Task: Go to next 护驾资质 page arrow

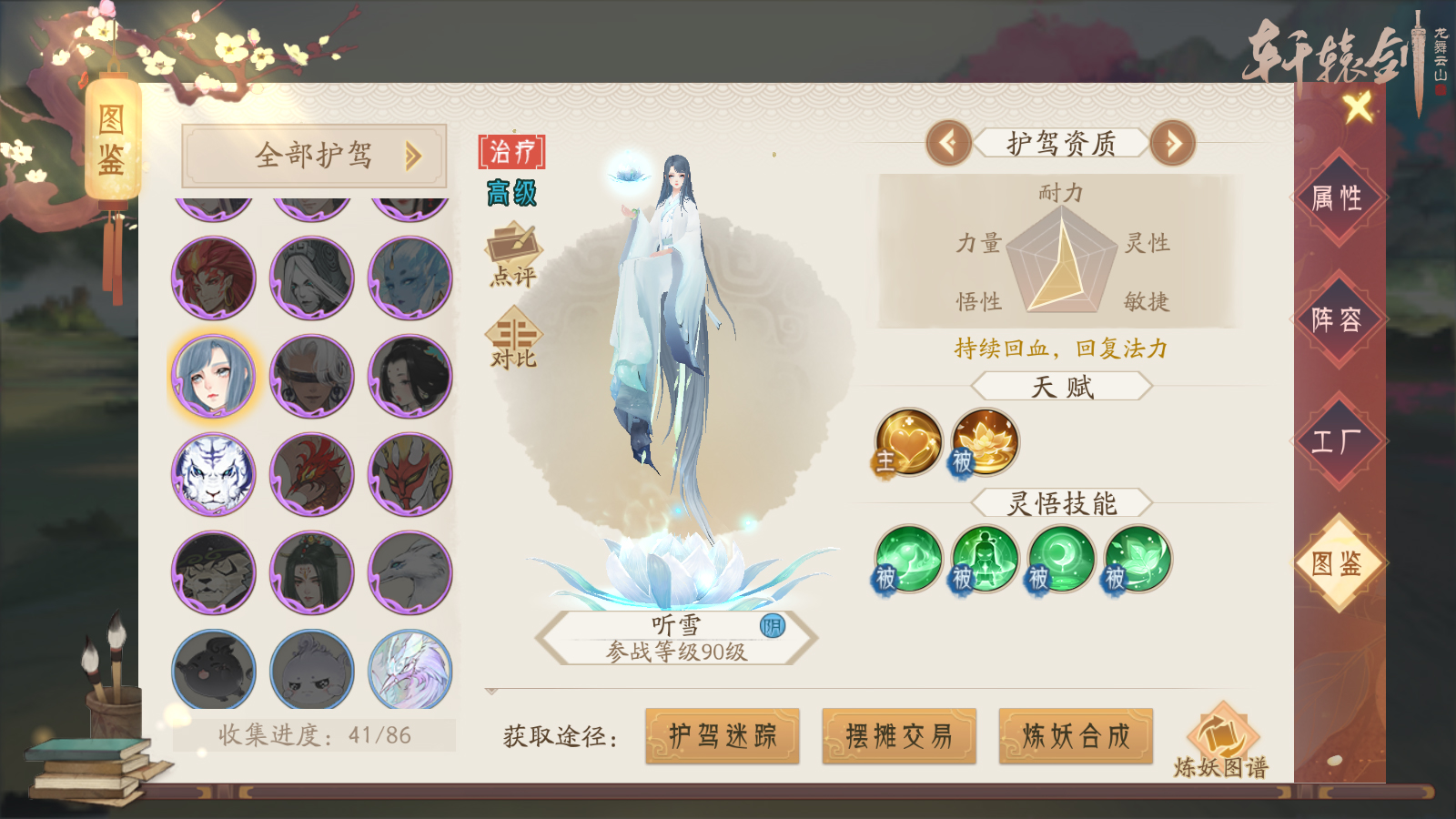Action: coord(1172,143)
